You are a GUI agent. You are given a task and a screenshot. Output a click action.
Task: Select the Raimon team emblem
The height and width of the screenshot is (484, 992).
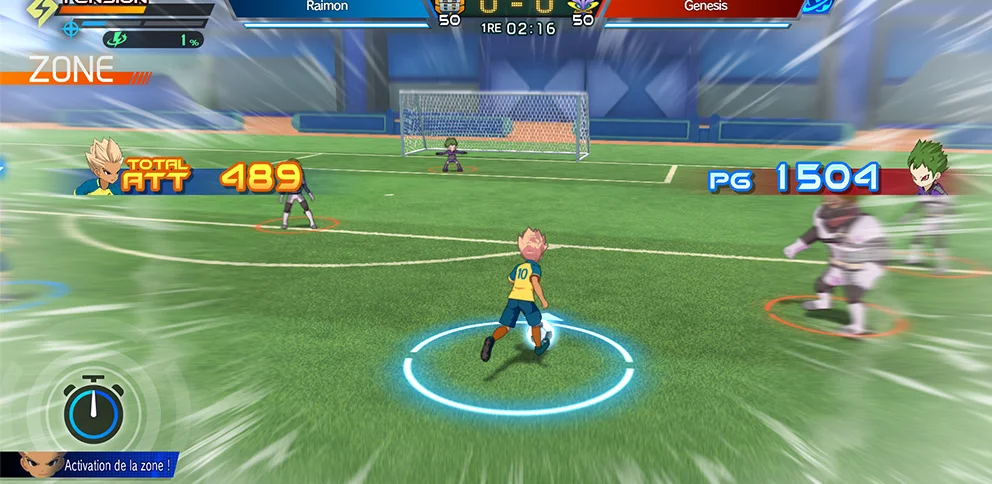click(x=450, y=6)
